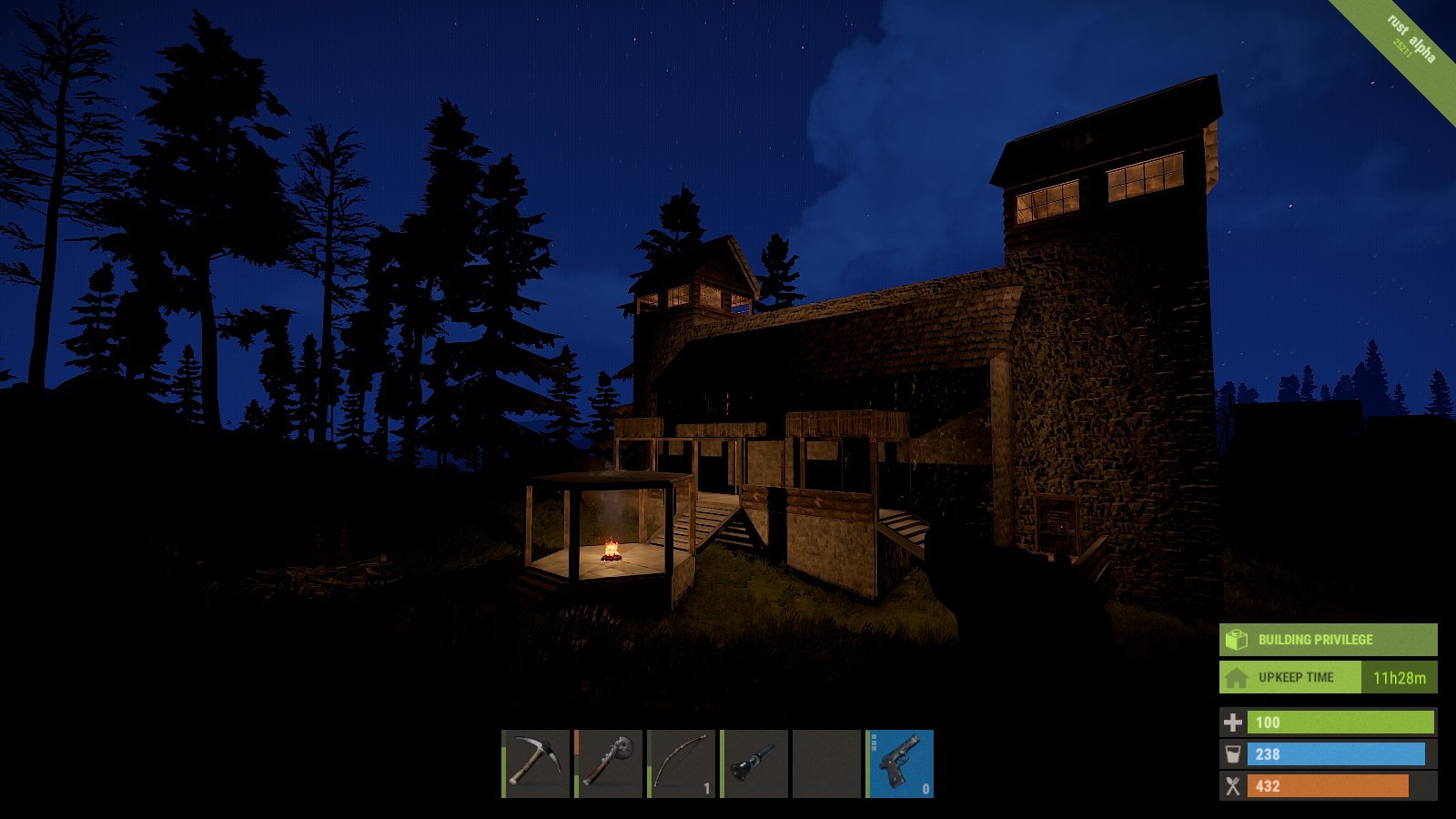Image resolution: width=1456 pixels, height=819 pixels.
Task: Select the flashlight in the hotbar
Action: click(754, 763)
